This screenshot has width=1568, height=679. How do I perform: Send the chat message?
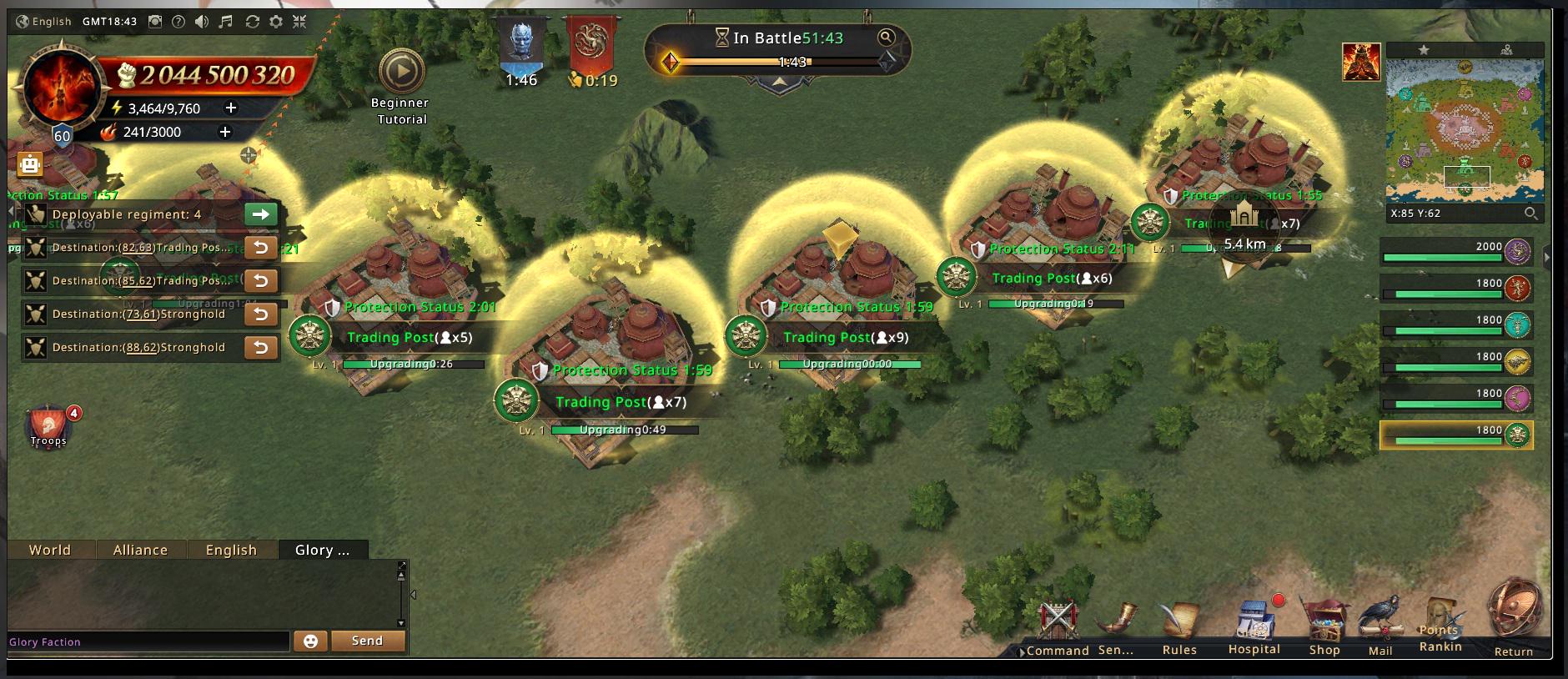tap(367, 641)
